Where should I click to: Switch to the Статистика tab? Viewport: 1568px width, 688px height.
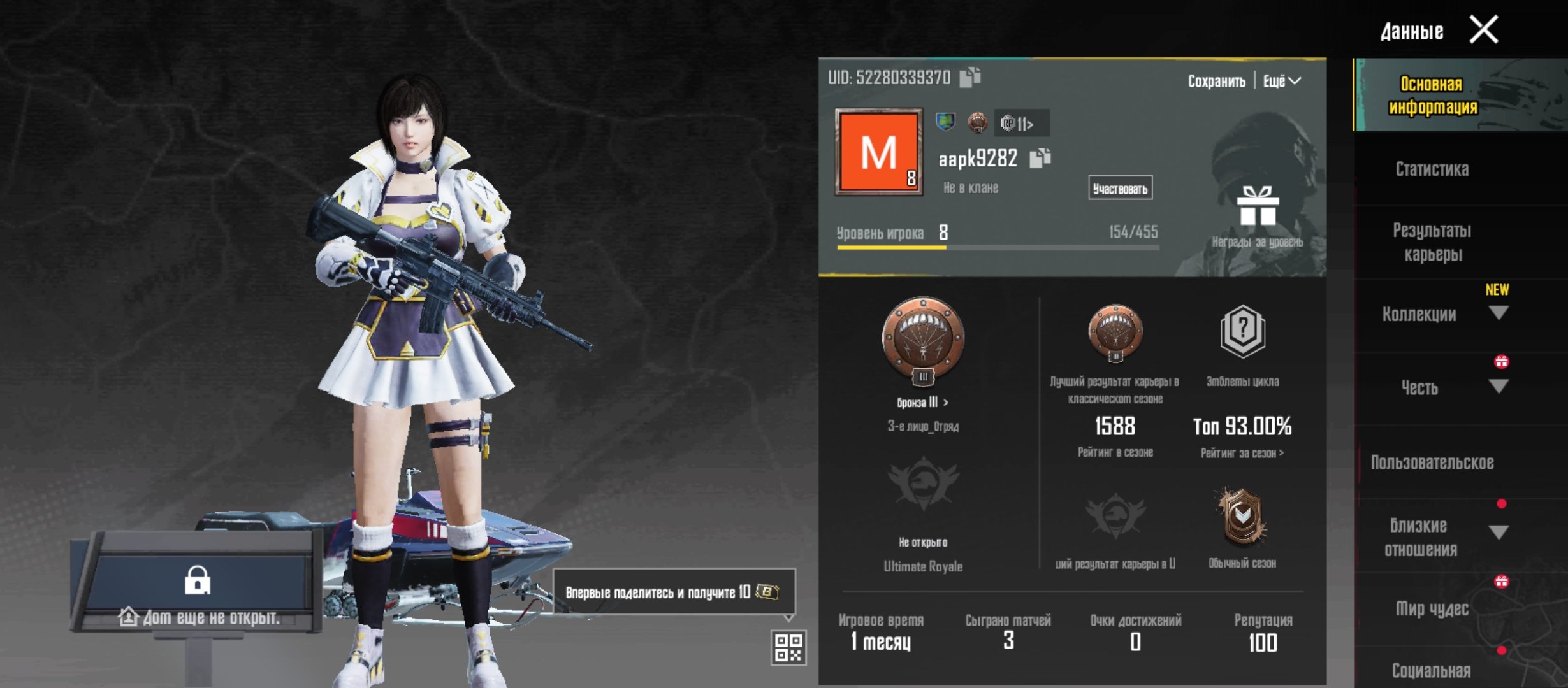1432,169
